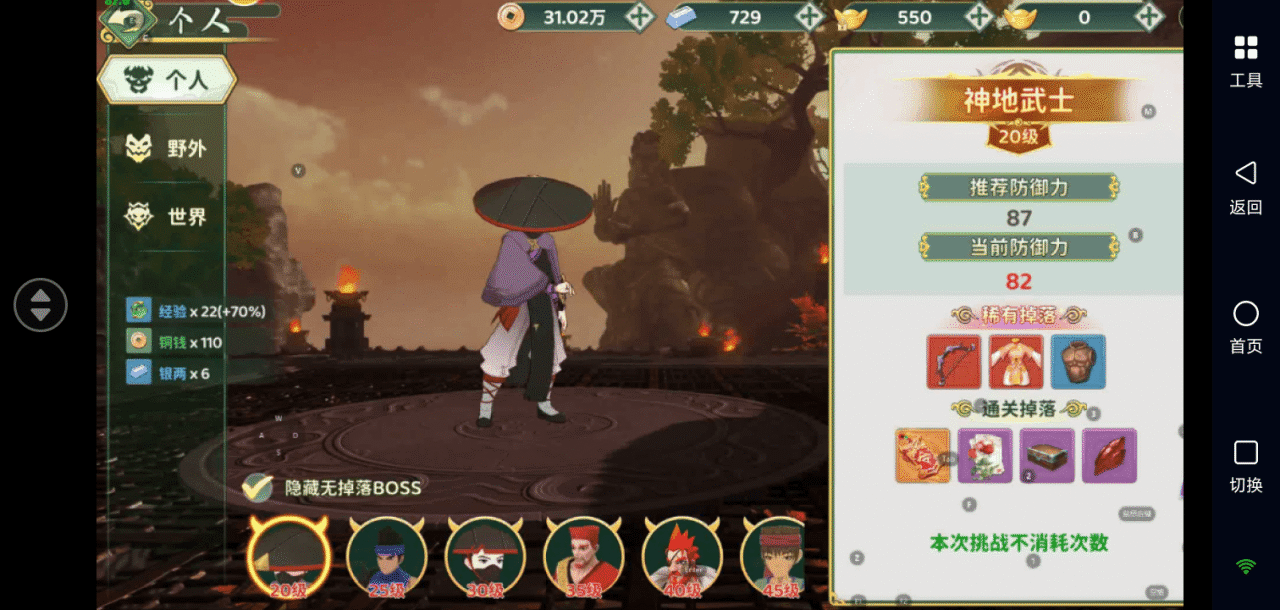Check the treasure chest clear reward
The width and height of the screenshot is (1280, 610).
[x=1047, y=456]
